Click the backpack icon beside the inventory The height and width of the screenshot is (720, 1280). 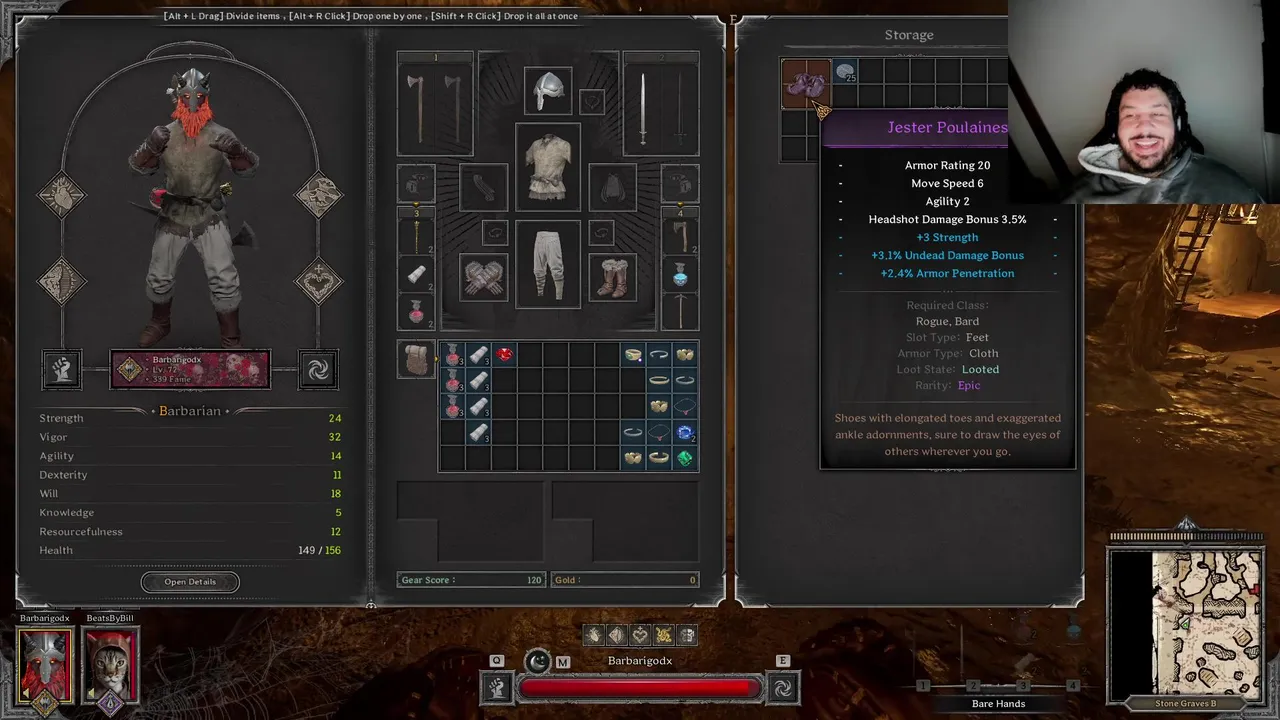(416, 359)
